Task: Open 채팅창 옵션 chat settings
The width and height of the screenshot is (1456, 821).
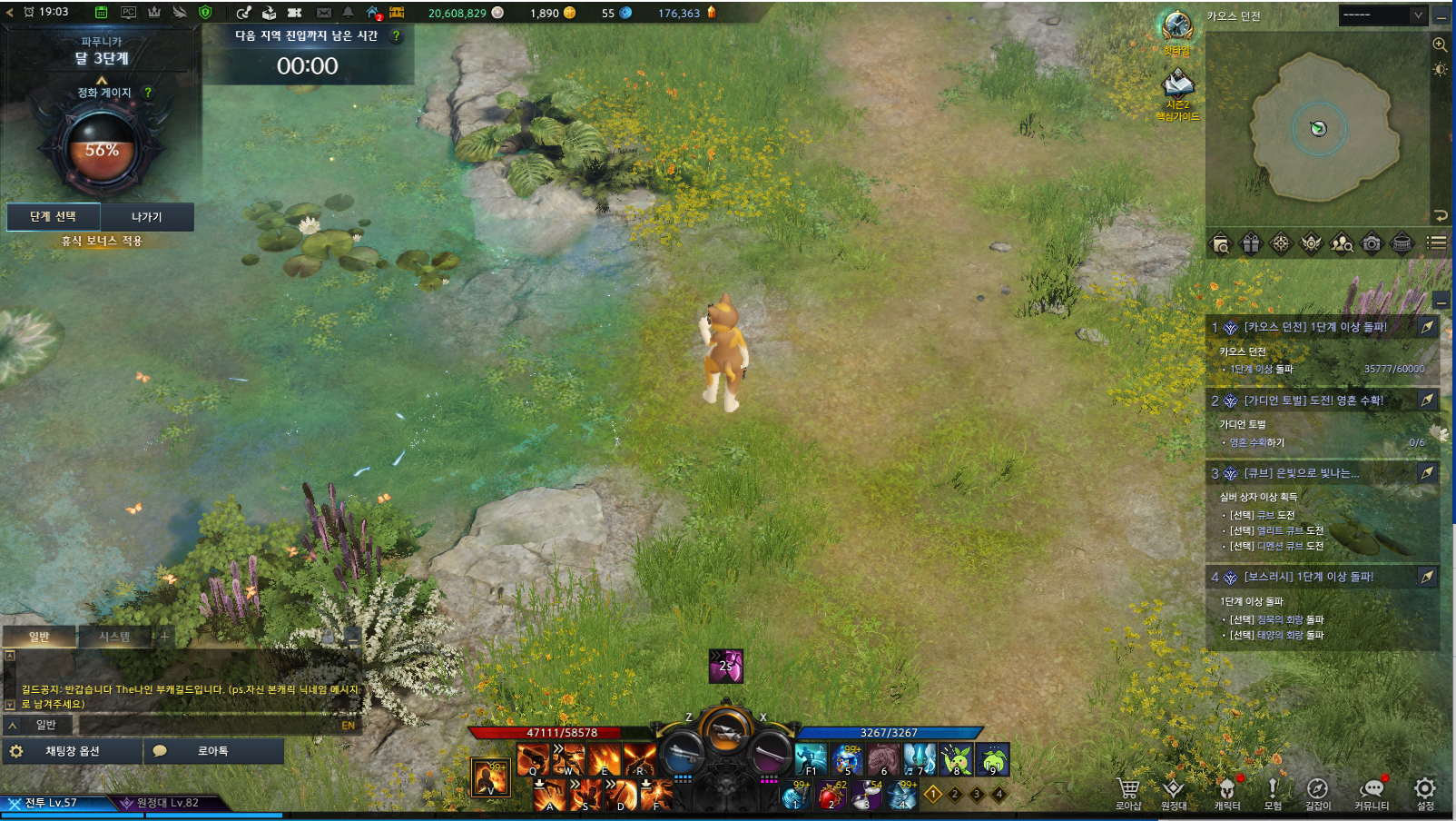Action: (x=72, y=751)
